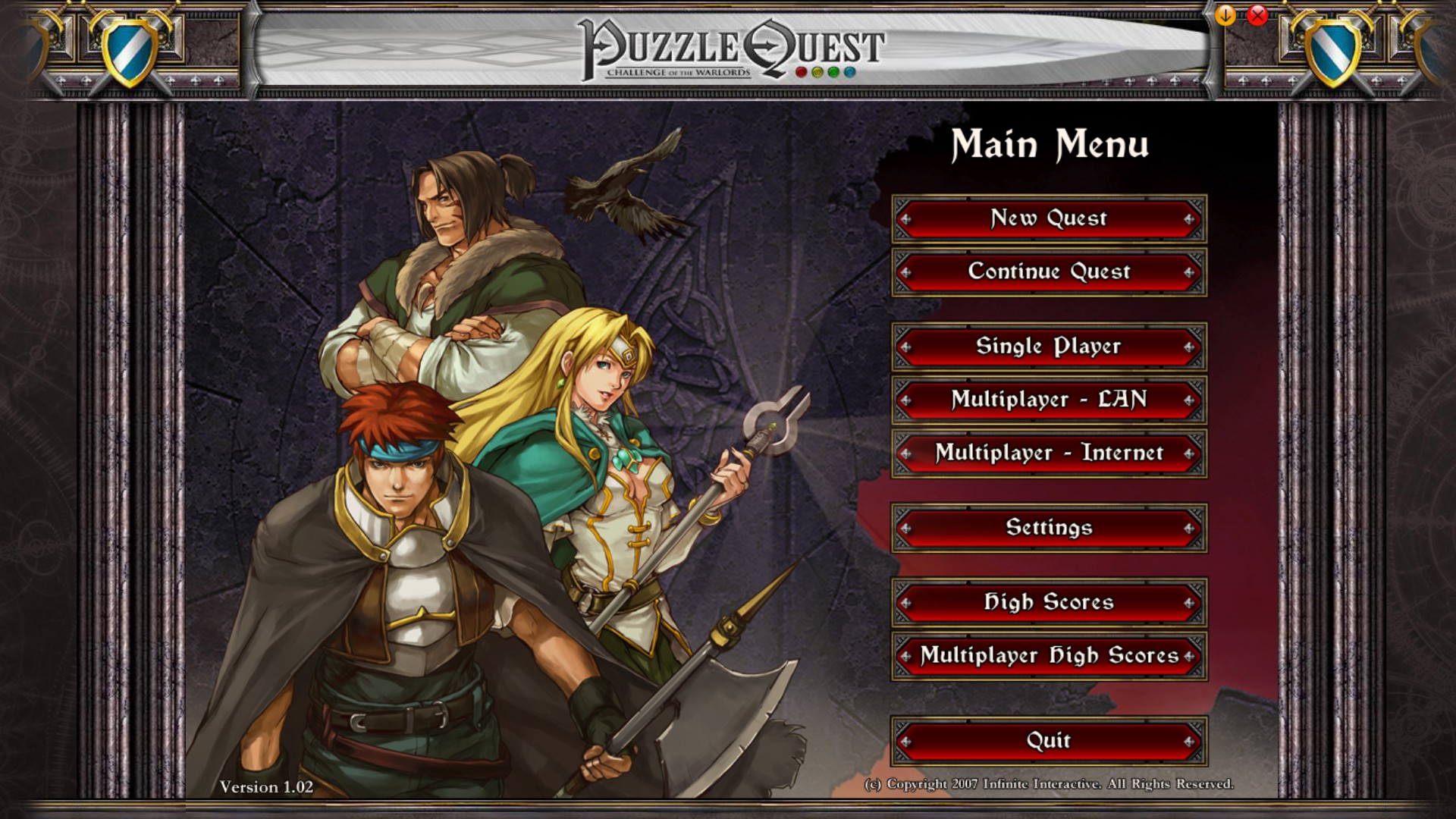Viewport: 1456px width, 819px height.
Task: Show Multiplayer High Scores
Action: click(x=1049, y=656)
